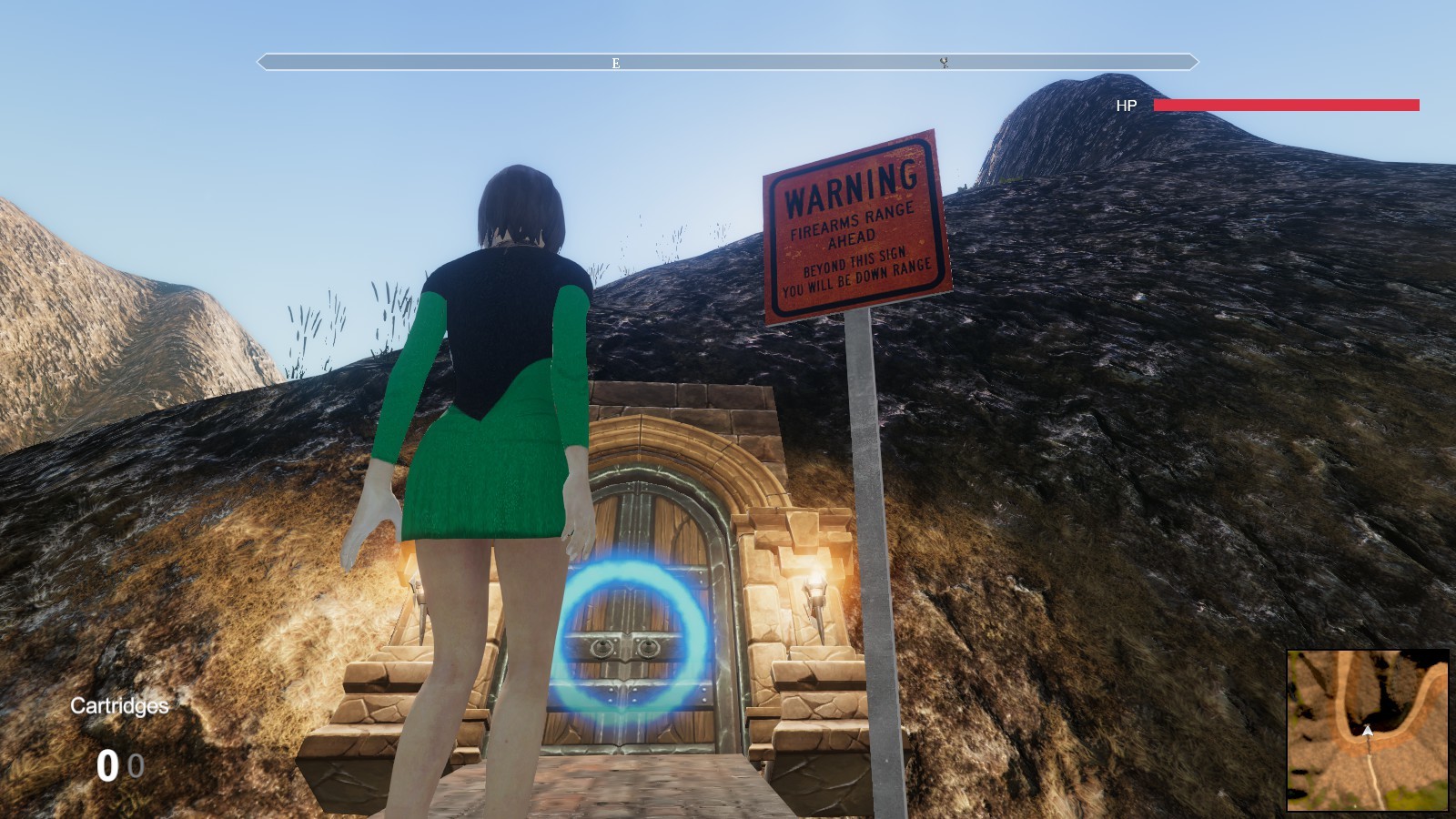The image size is (1456, 819).
Task: Click the E direction letter on the compass
Action: click(614, 63)
